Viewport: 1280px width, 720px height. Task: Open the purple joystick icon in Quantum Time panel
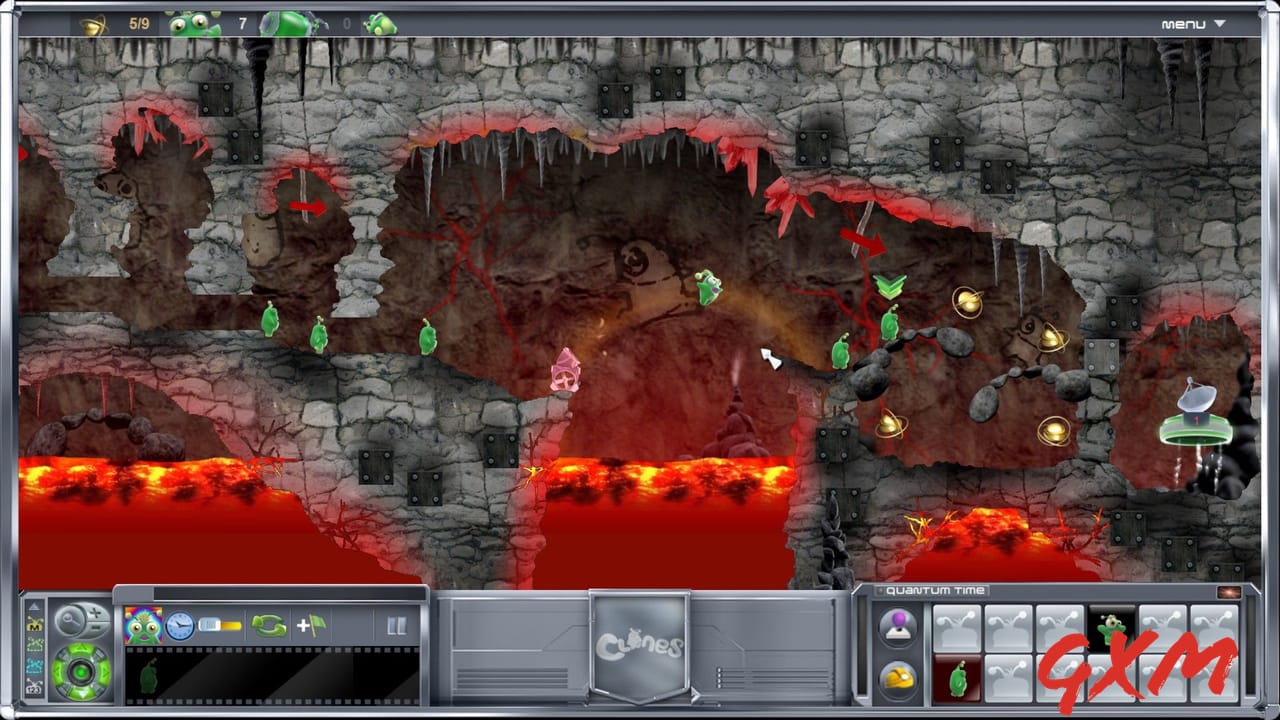point(897,626)
